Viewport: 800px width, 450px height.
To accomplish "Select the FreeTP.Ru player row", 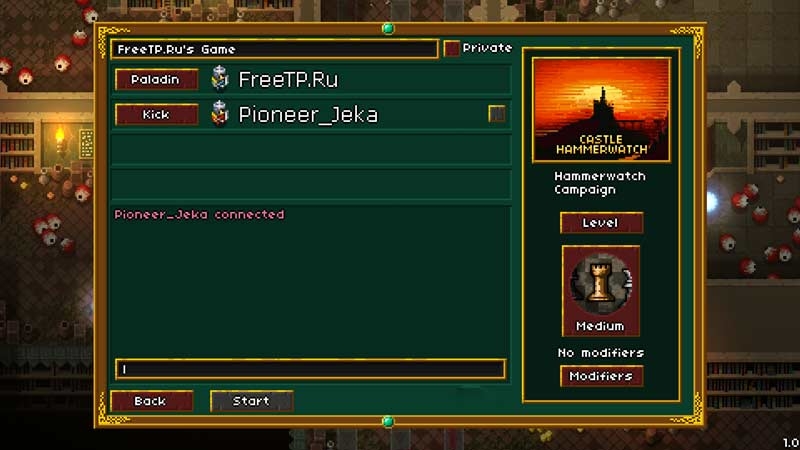I will tap(360, 80).
